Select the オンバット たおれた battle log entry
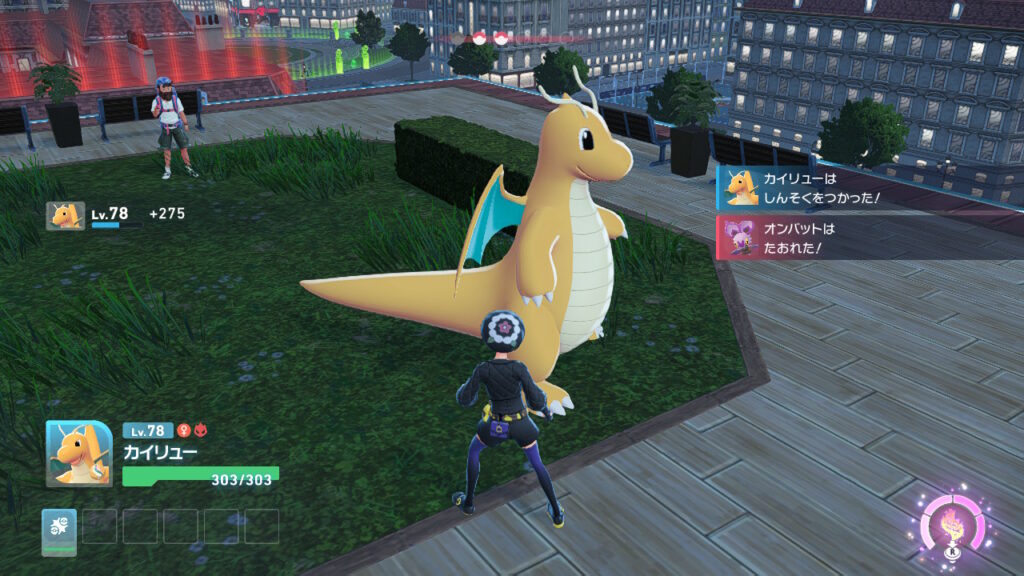The height and width of the screenshot is (576, 1024). [x=868, y=237]
